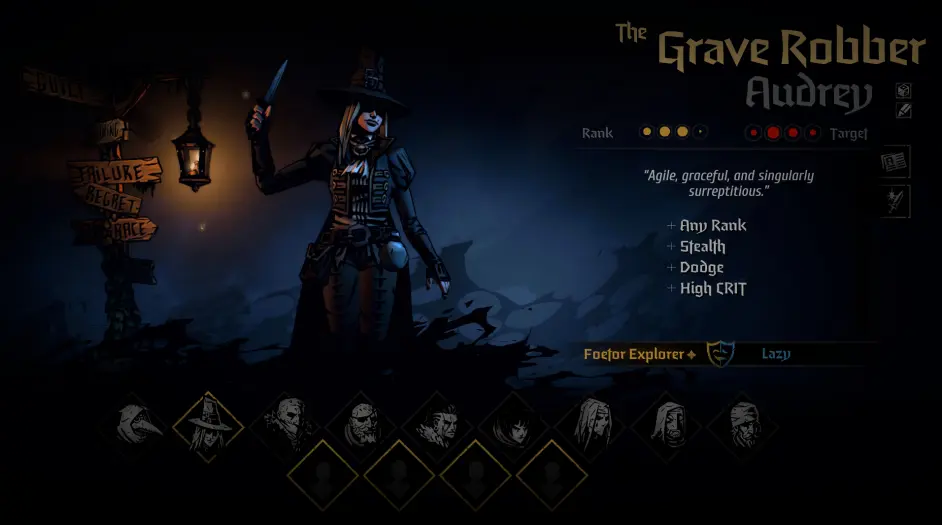Randomize the hero name with the dice icon

click(x=903, y=90)
